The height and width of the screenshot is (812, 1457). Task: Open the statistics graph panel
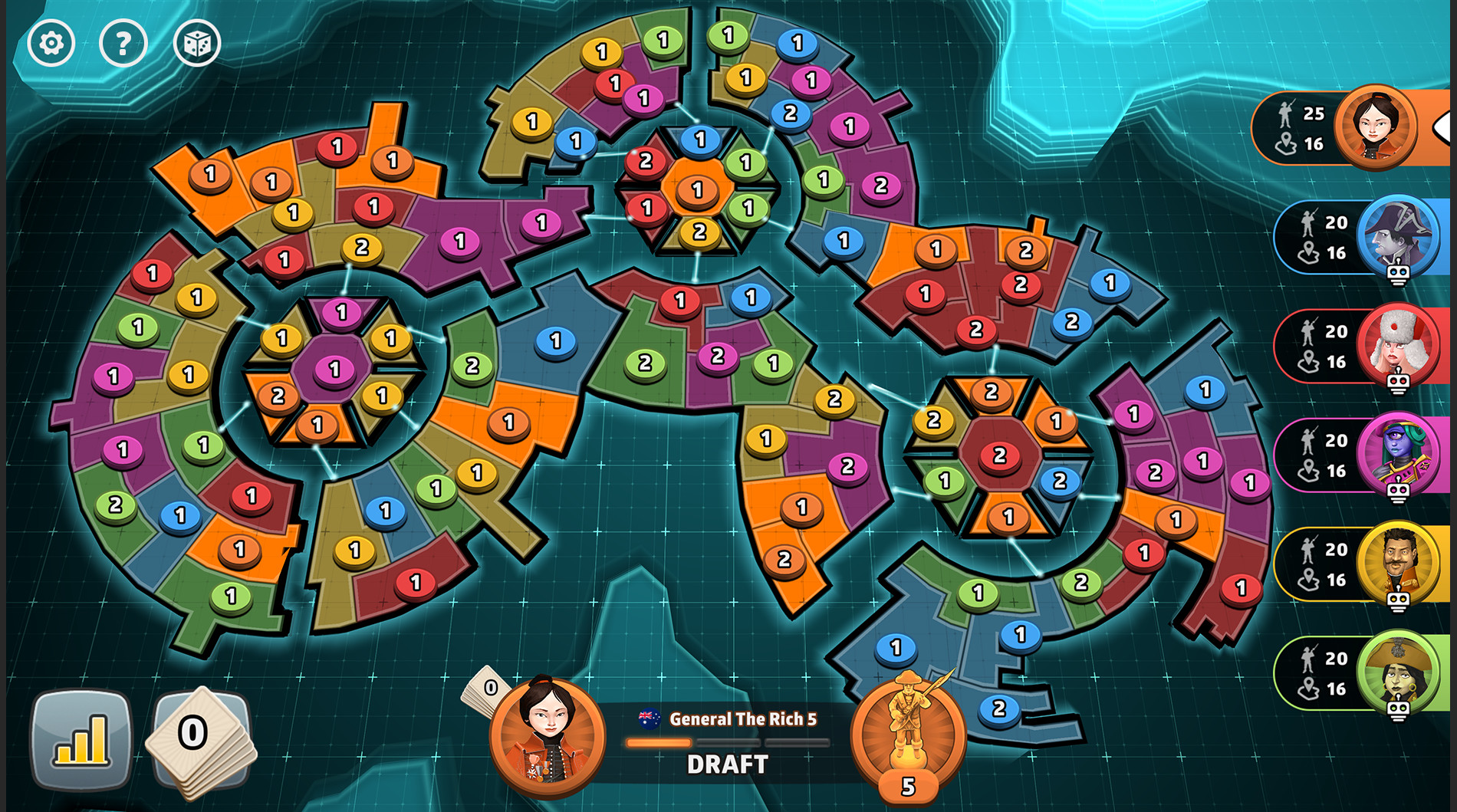tap(81, 740)
